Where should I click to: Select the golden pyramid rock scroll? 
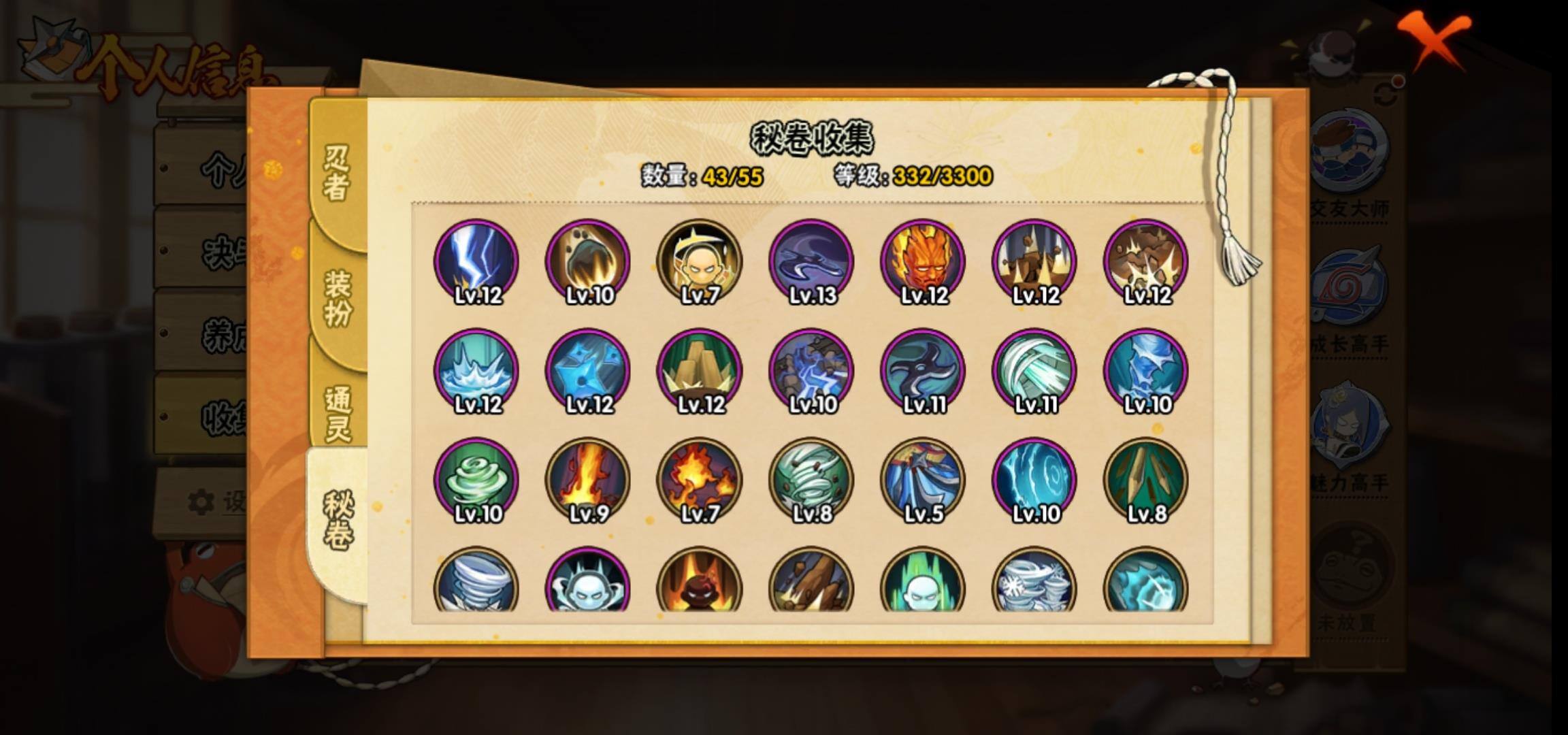(x=700, y=371)
